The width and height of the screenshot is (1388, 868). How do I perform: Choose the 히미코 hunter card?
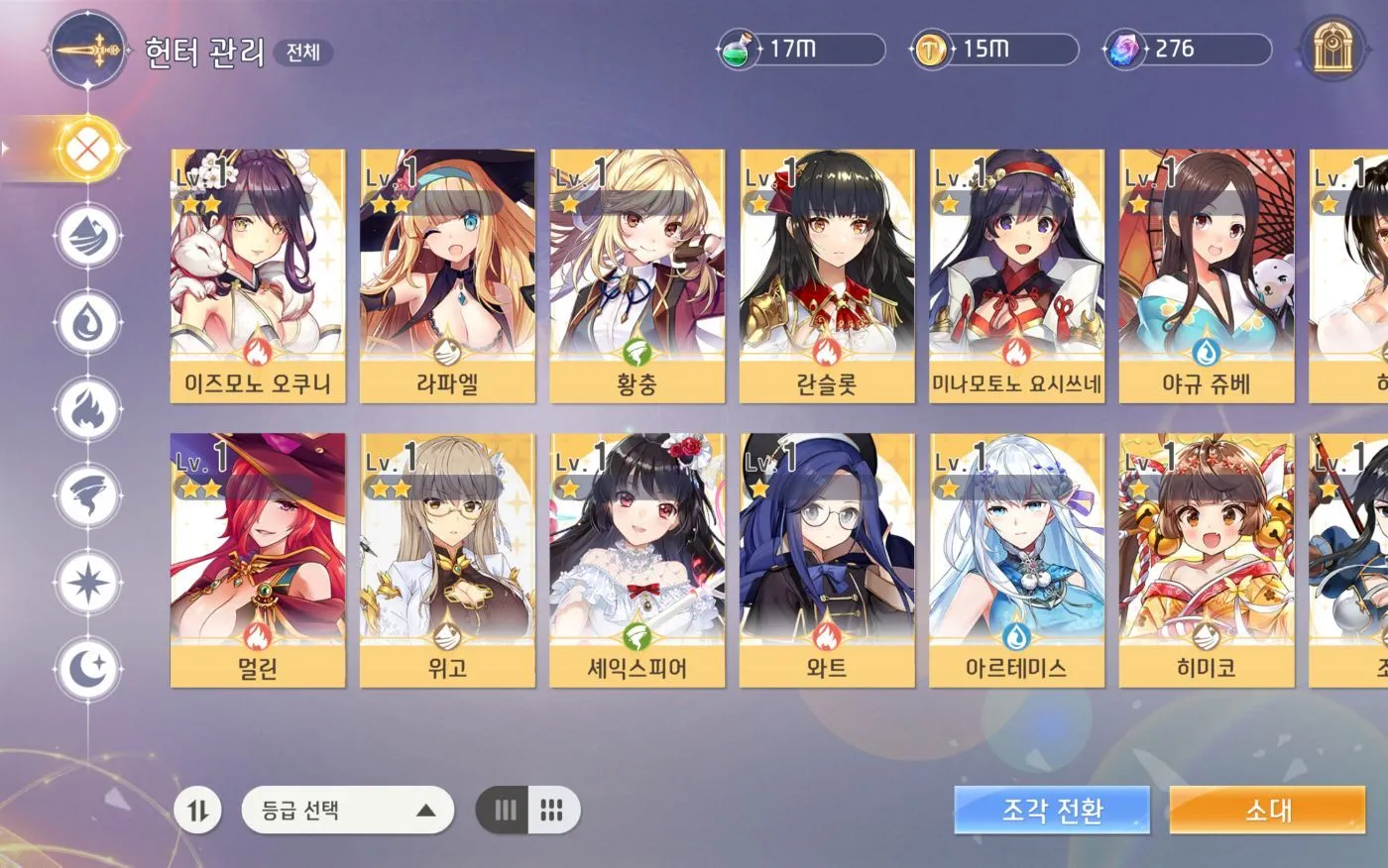tap(1207, 560)
